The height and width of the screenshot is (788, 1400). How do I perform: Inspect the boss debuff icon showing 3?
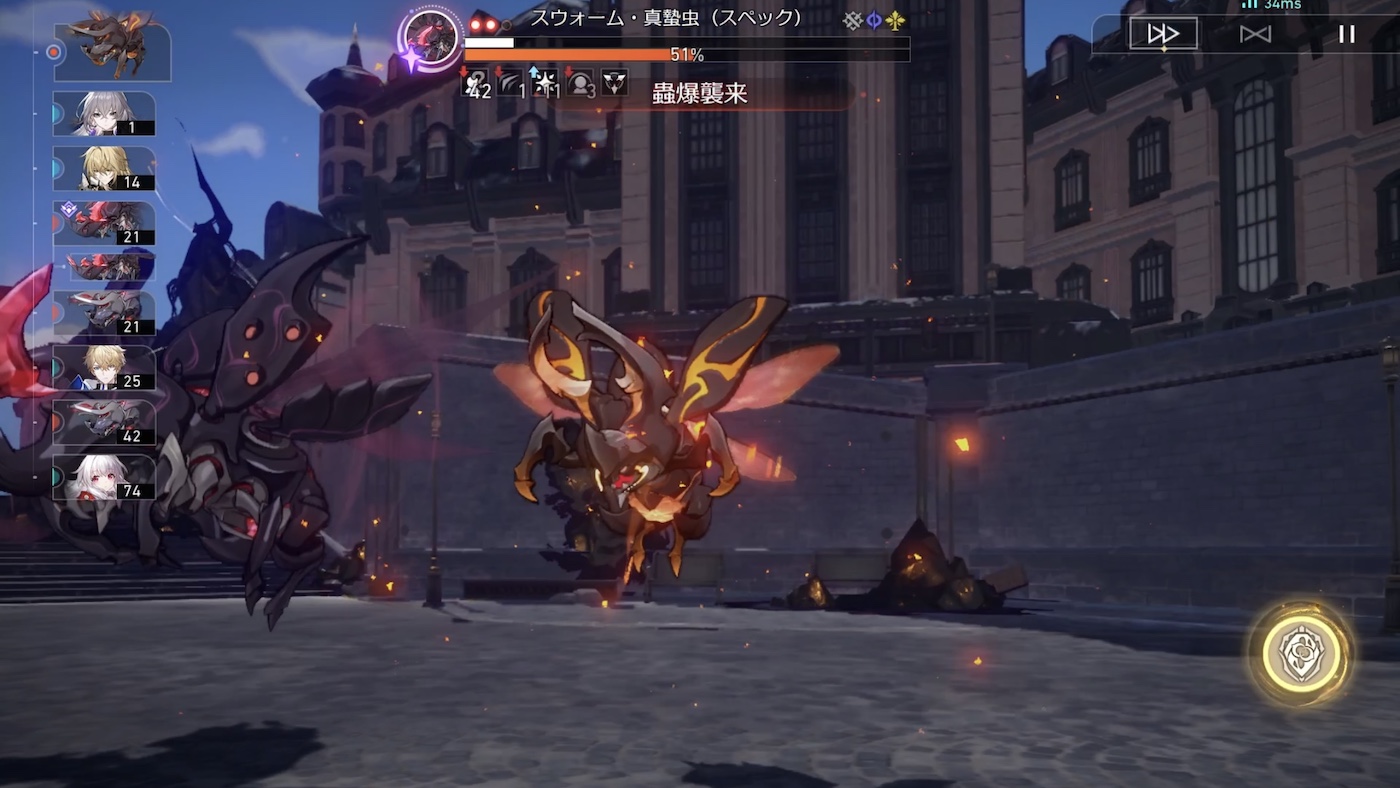click(580, 83)
